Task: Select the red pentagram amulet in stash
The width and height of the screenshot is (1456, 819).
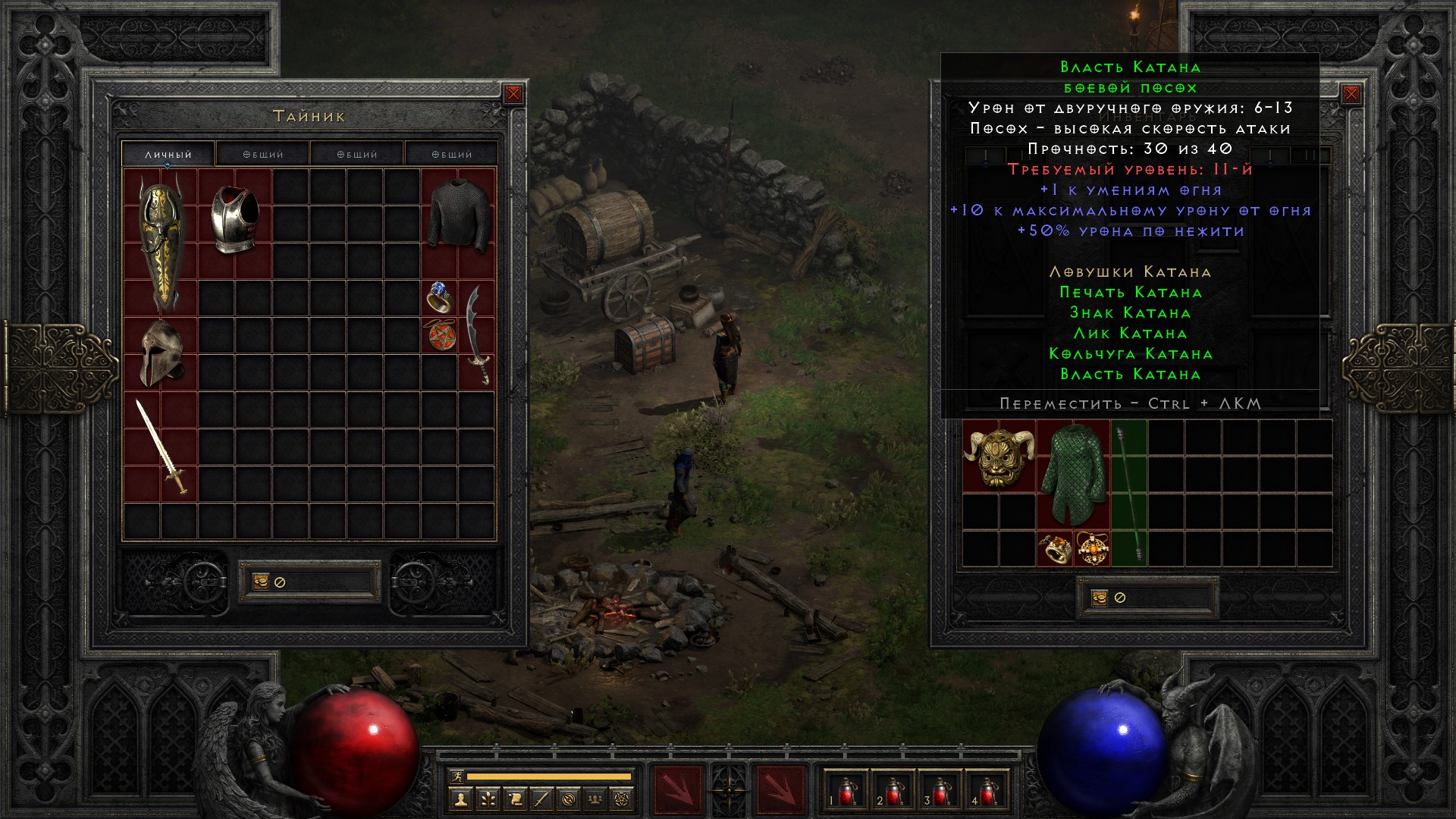Action: pyautogui.click(x=441, y=335)
